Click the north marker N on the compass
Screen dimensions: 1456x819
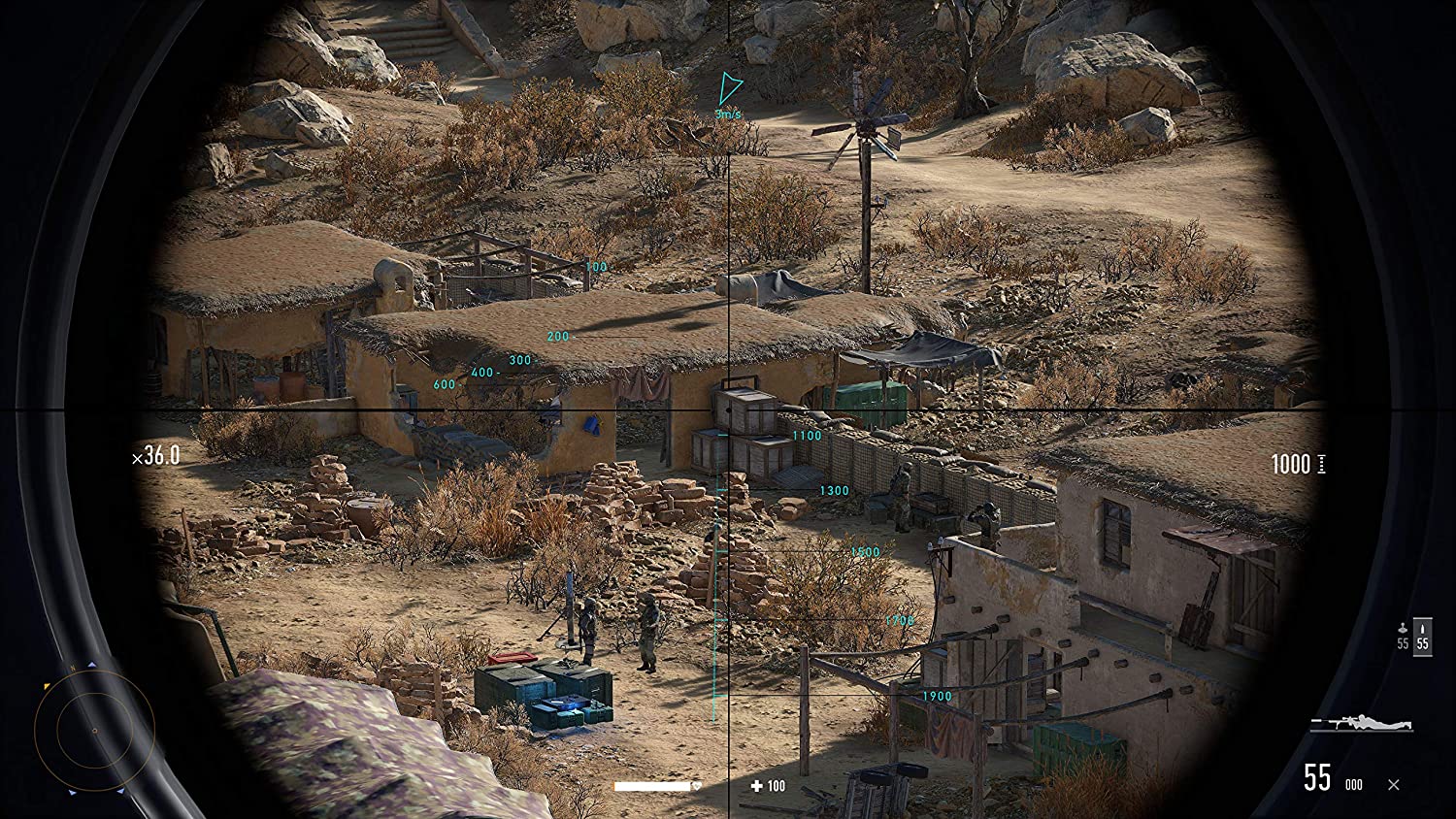(71, 667)
